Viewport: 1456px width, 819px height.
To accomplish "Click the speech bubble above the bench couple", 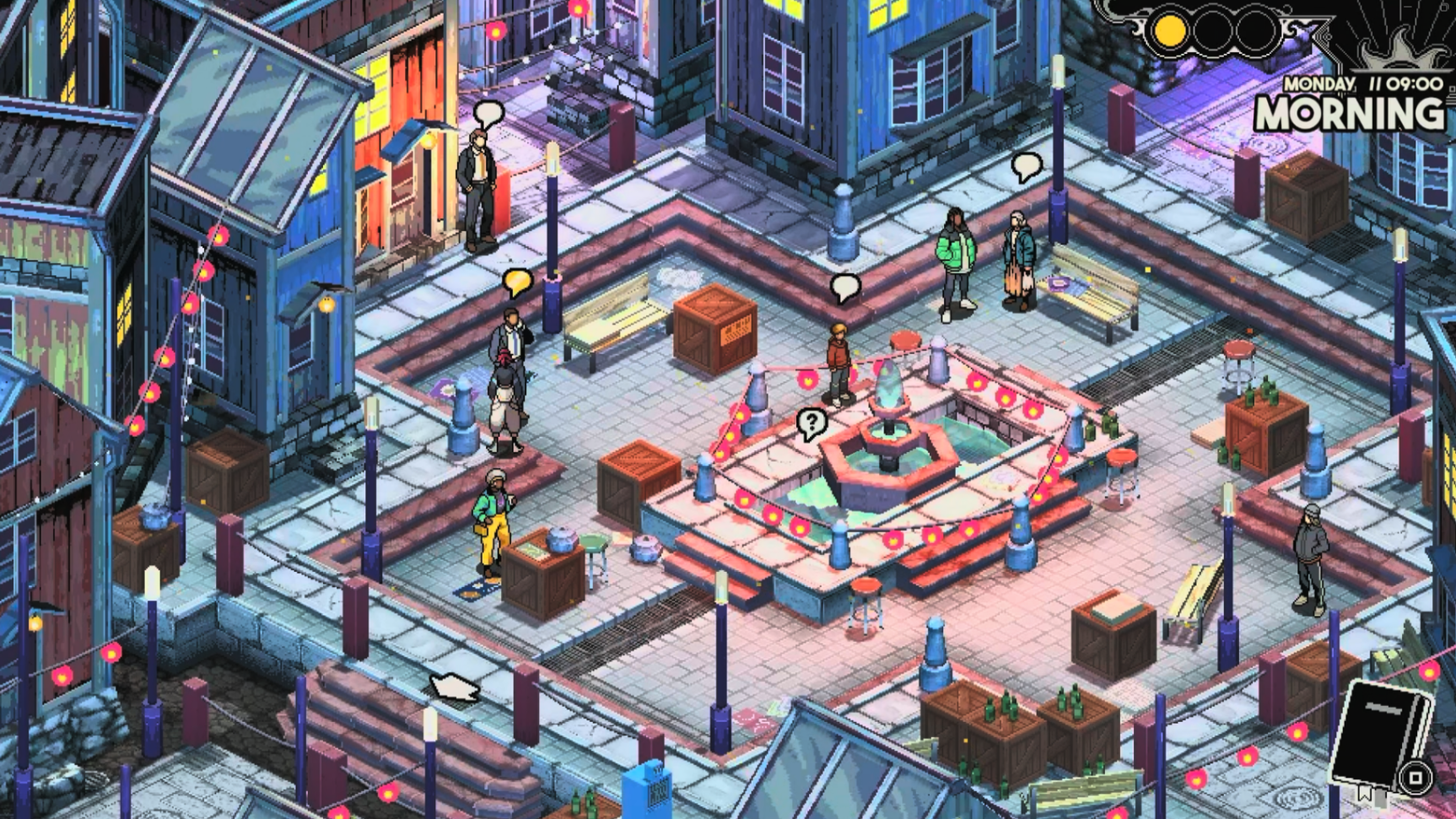I will tap(1028, 165).
